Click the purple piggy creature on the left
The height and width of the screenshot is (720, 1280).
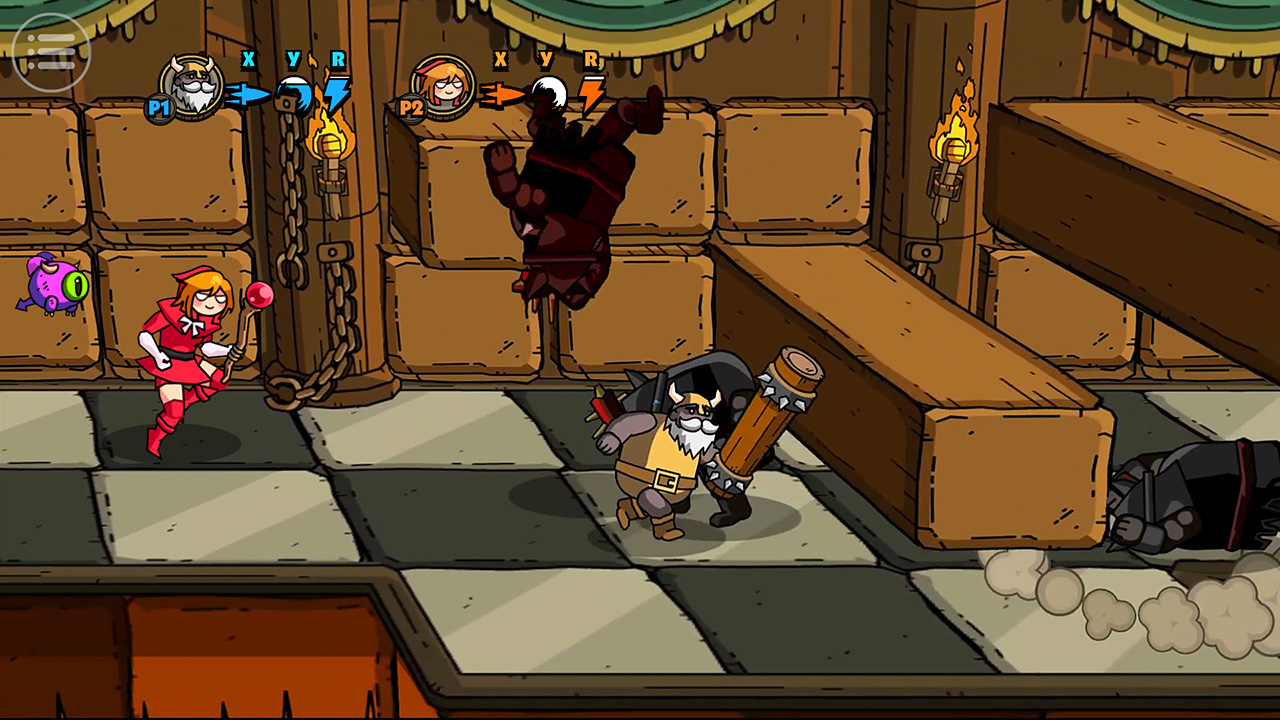point(52,287)
